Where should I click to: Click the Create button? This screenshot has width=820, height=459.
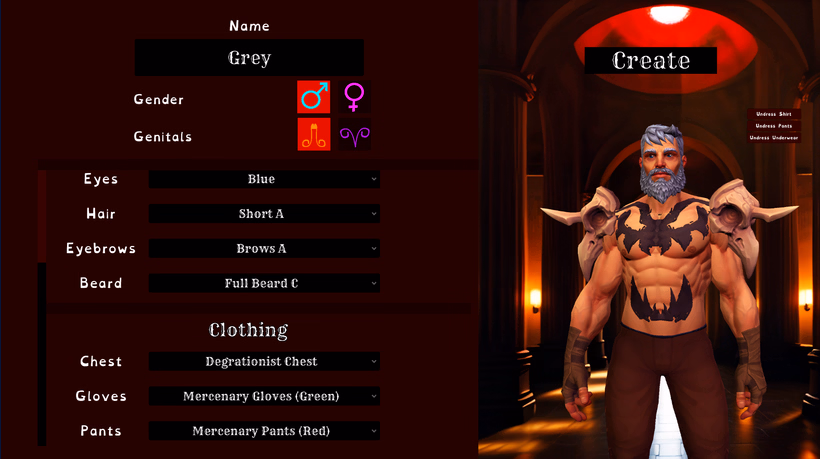coord(651,60)
